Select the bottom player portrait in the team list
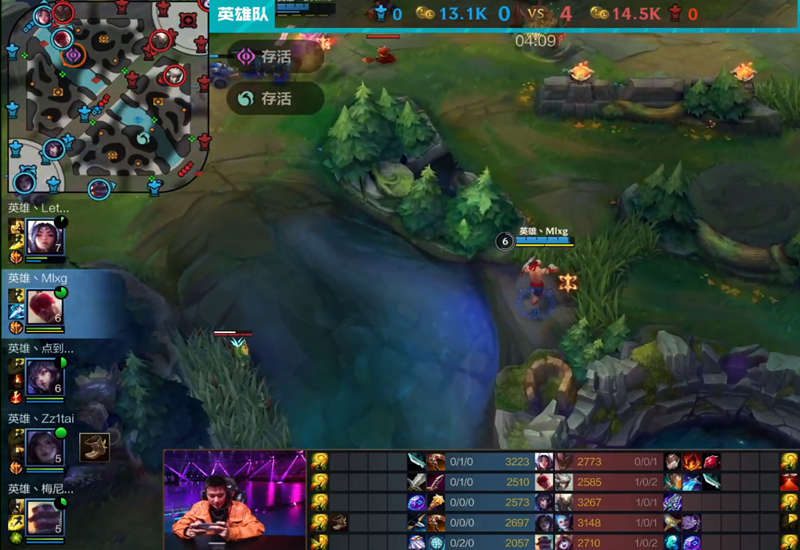800x550 pixels. click(45, 516)
